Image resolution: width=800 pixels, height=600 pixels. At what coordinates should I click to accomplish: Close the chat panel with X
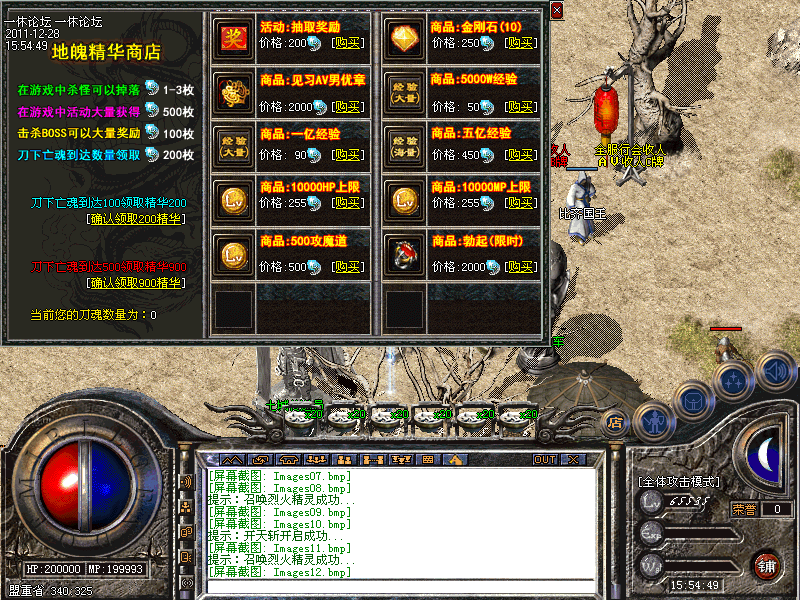coord(572,460)
